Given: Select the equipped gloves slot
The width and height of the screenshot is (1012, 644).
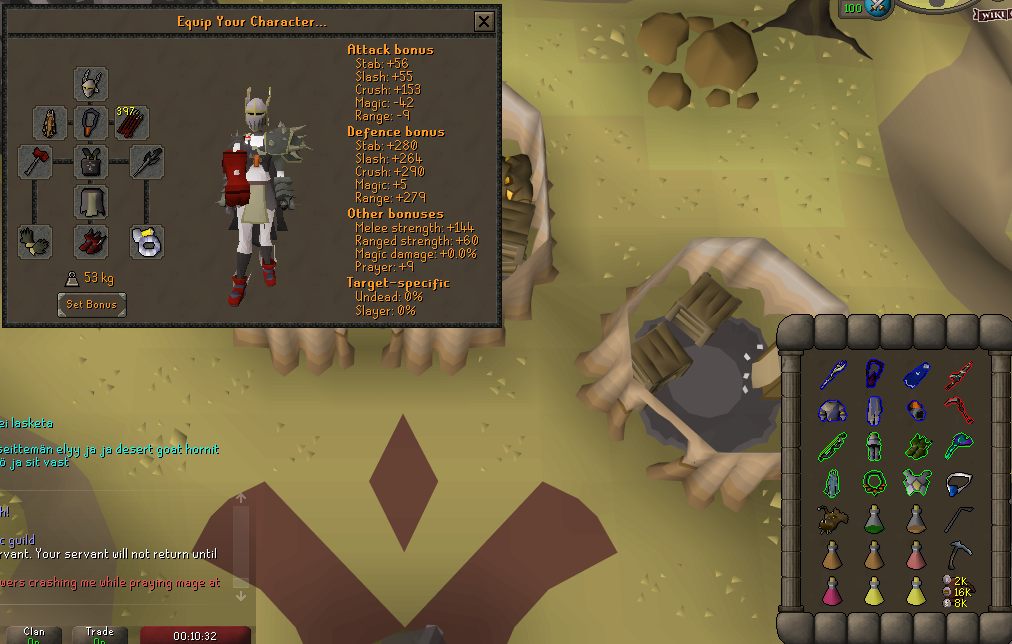Looking at the screenshot, I should pos(35,241).
